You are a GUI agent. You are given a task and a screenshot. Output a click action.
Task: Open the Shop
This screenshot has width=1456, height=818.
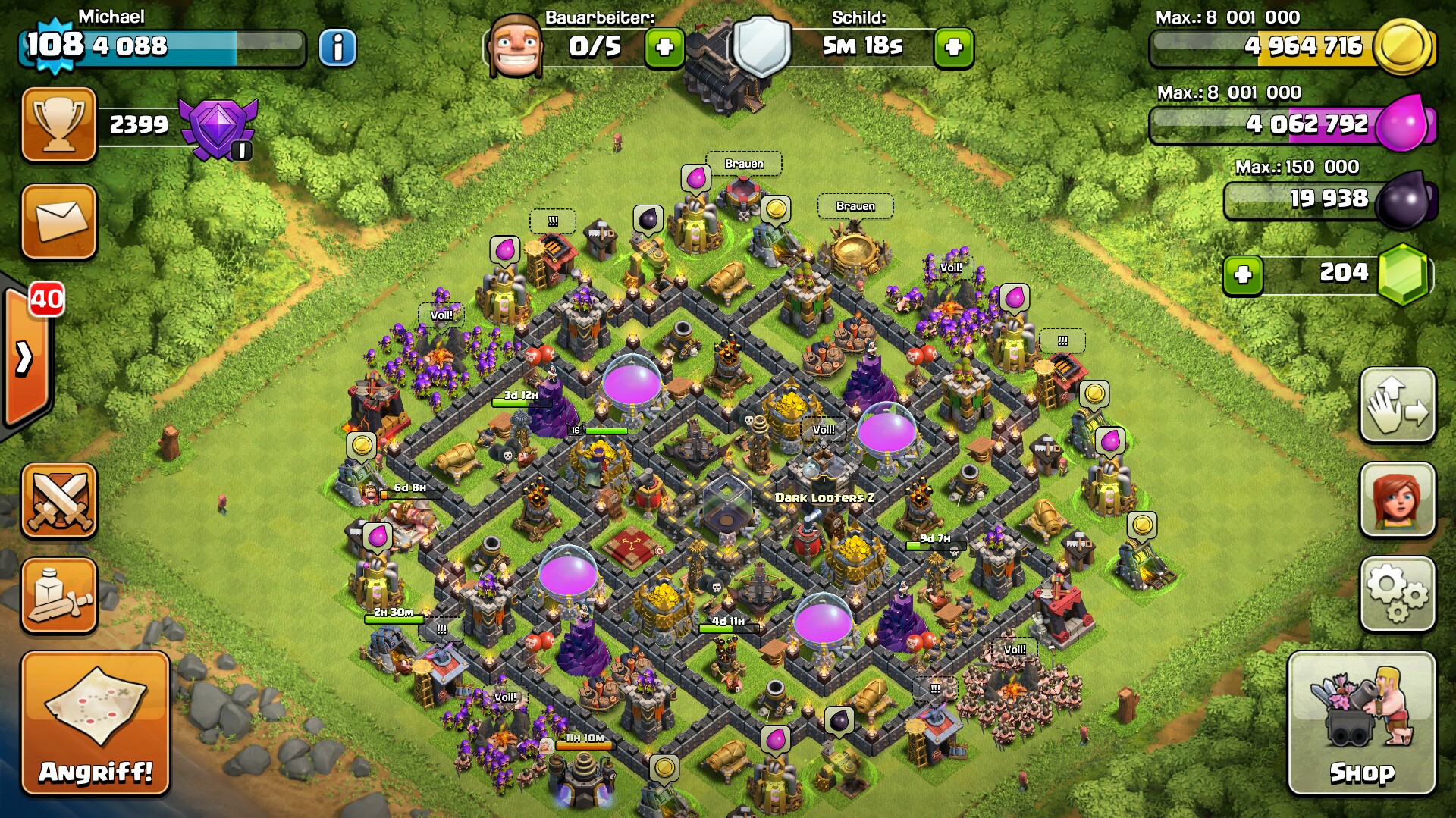pos(1361,724)
